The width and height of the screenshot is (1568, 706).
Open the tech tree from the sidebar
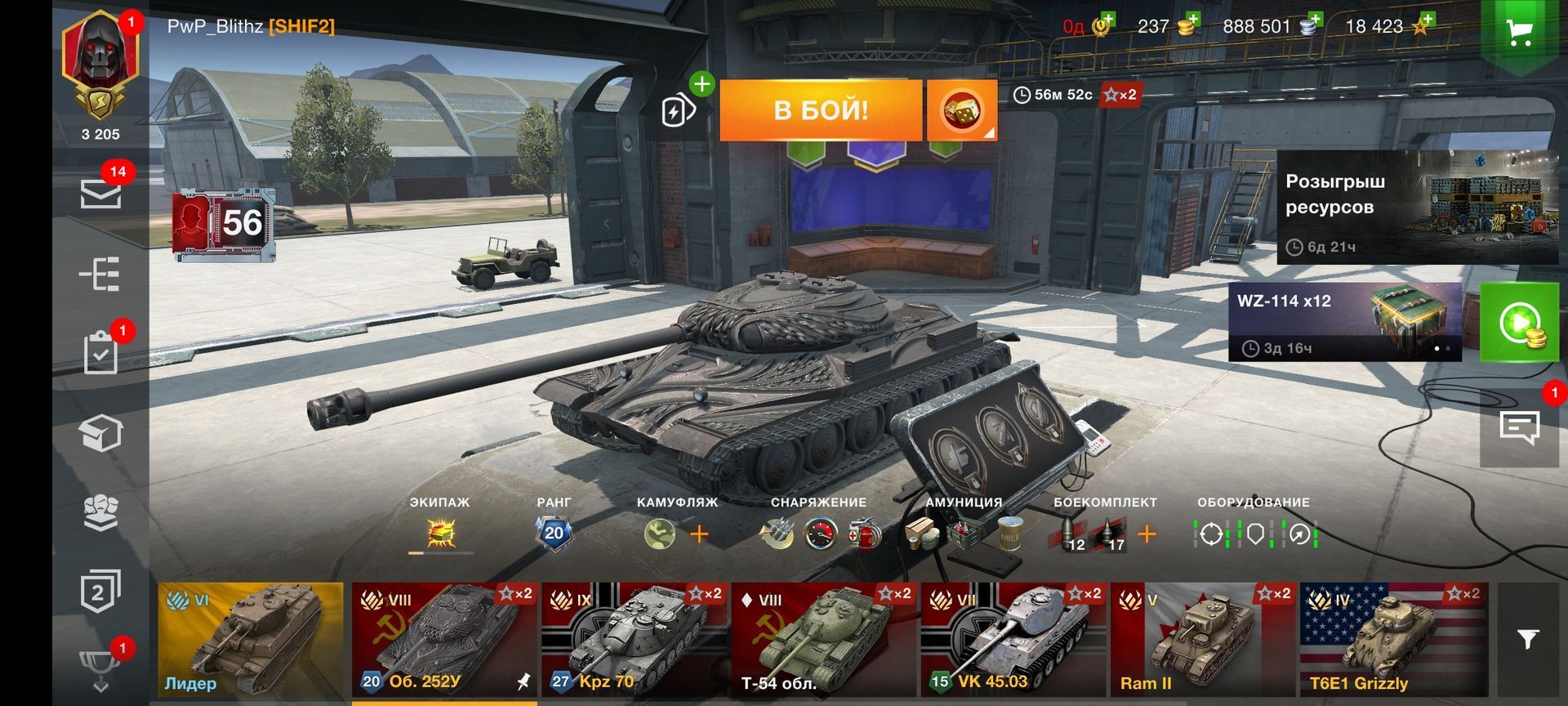click(x=100, y=275)
